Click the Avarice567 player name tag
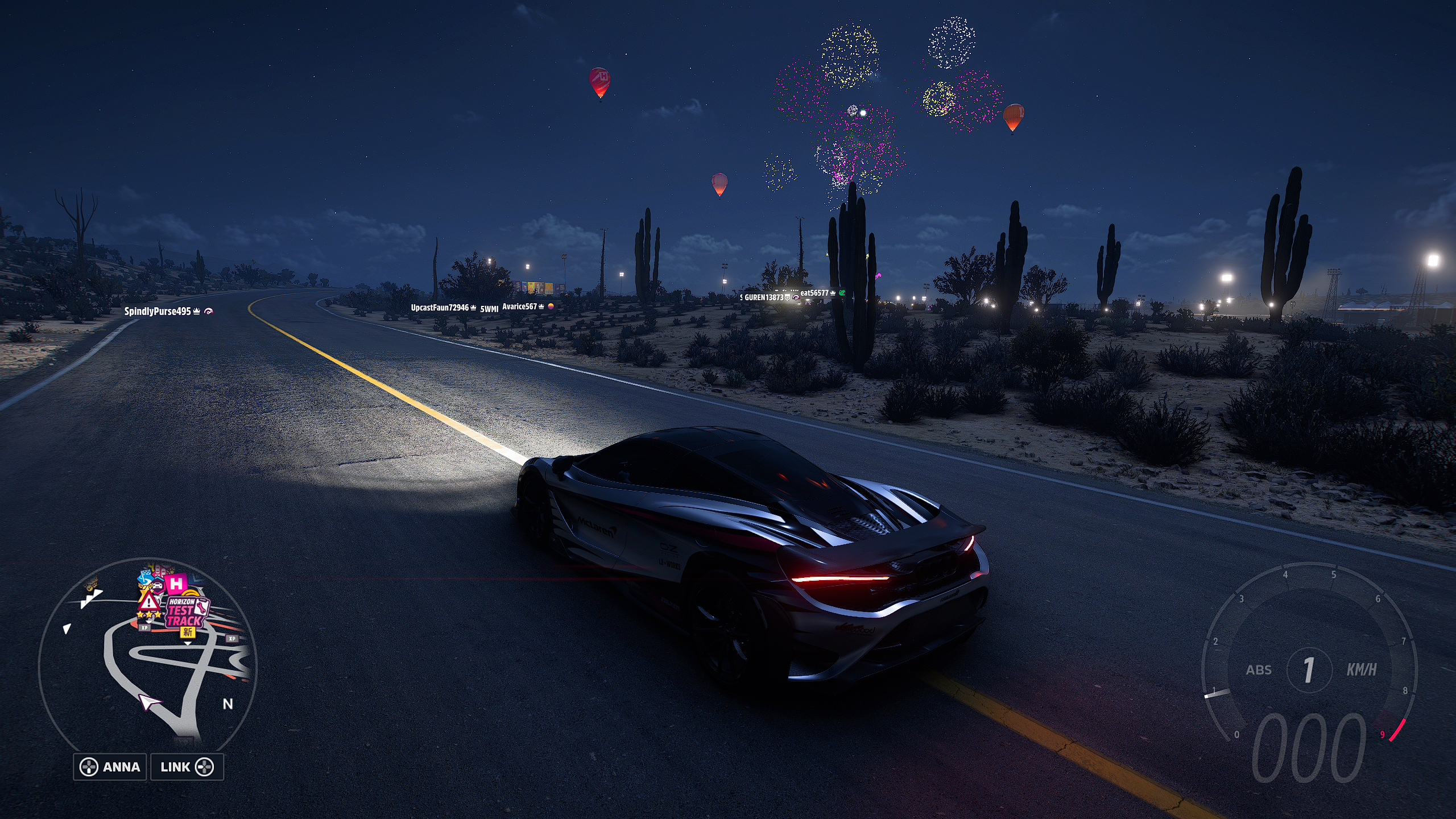This screenshot has height=819, width=1456. pyautogui.click(x=520, y=307)
